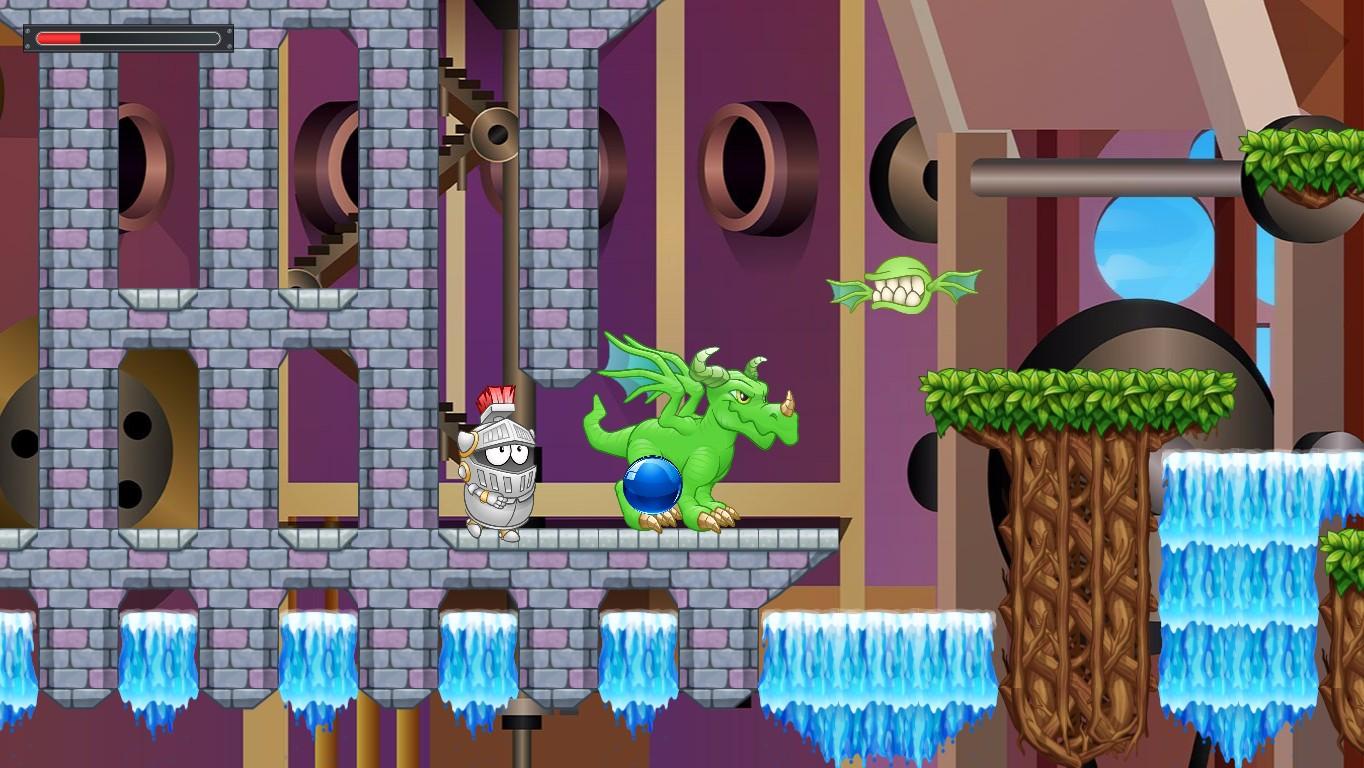This screenshot has width=1364, height=768.
Task: Click the red health bar indicator
Action: (60, 36)
